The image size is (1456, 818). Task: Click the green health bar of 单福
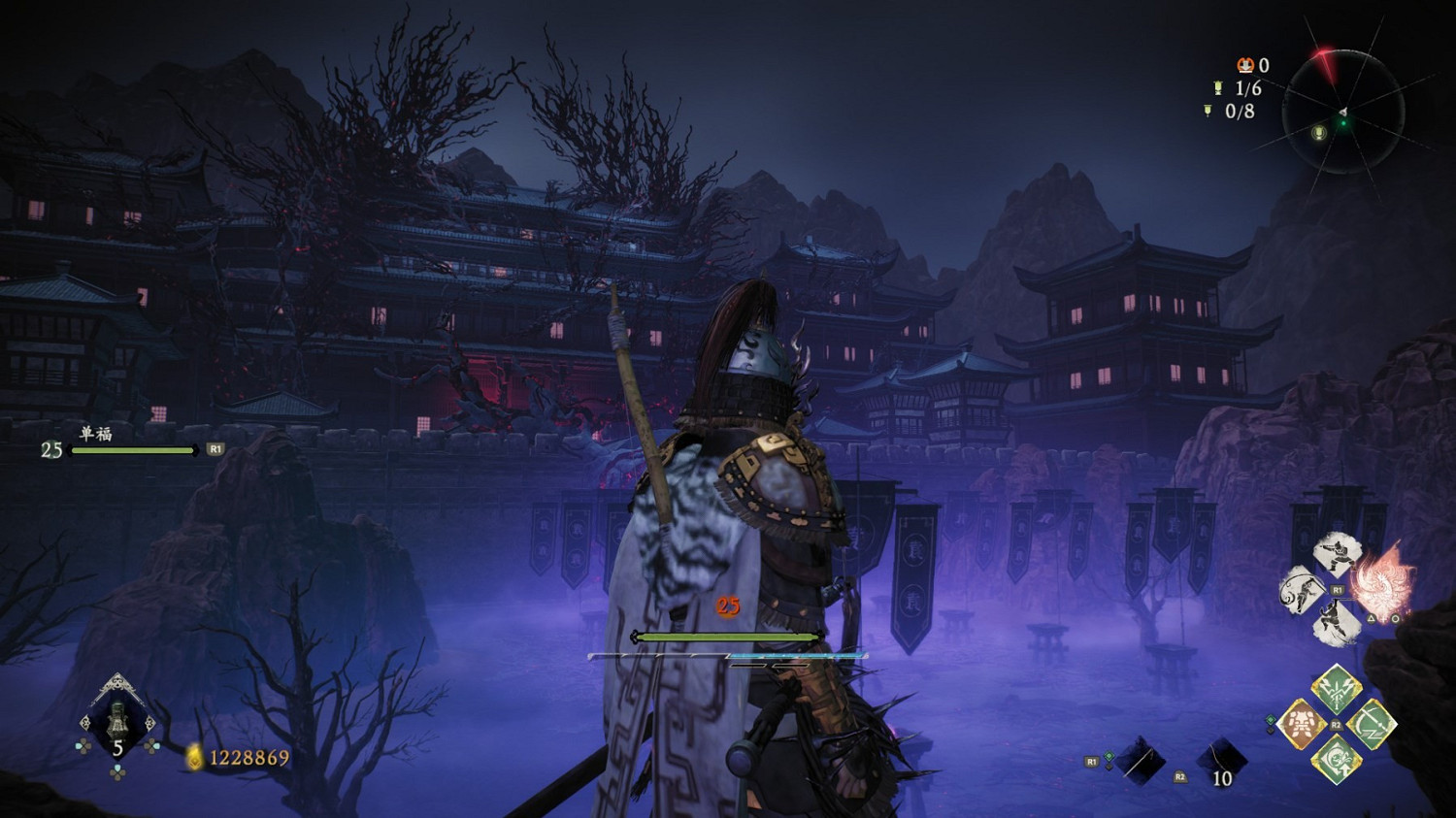(x=133, y=451)
